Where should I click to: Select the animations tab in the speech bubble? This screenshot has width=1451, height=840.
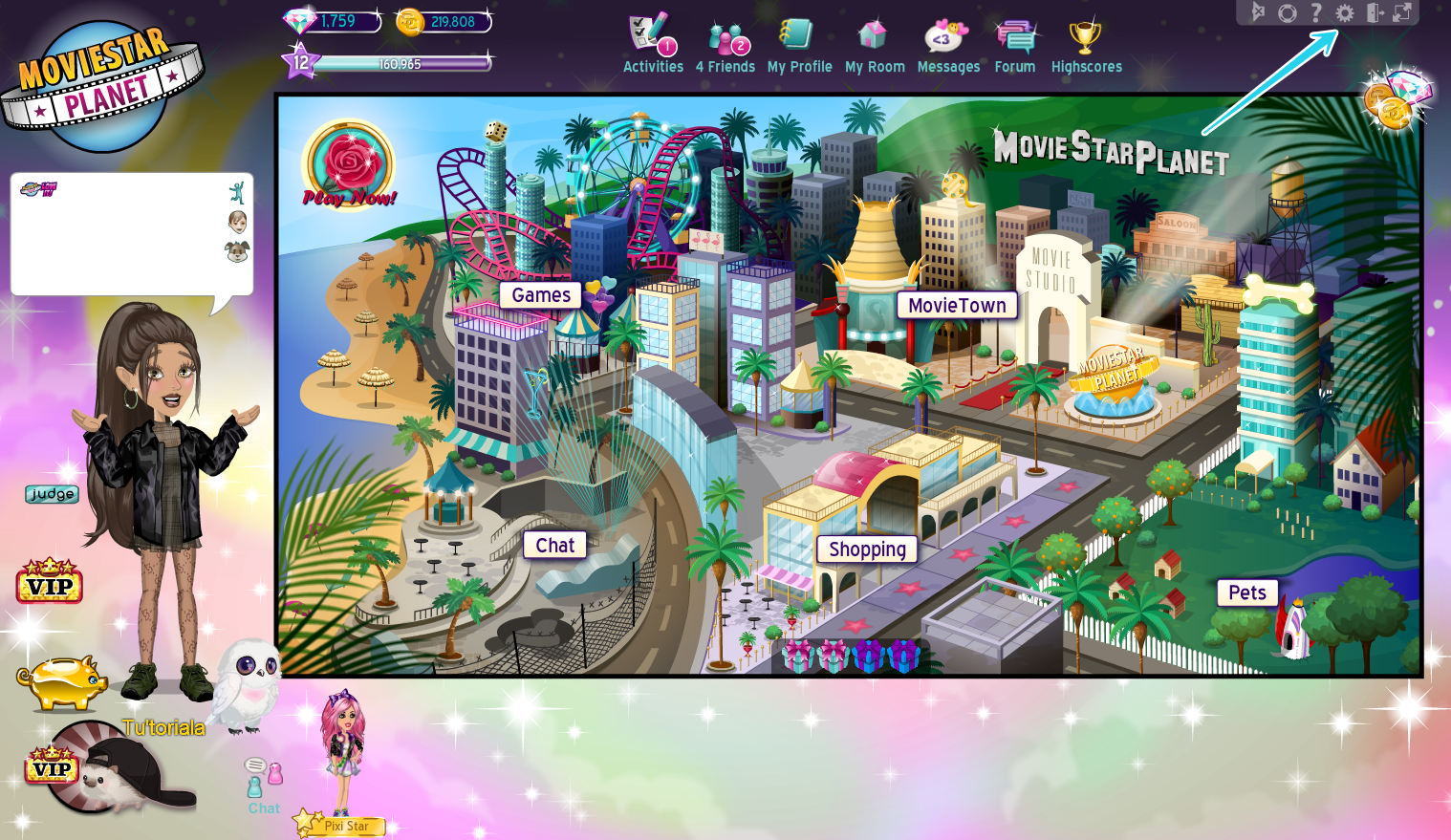(237, 191)
